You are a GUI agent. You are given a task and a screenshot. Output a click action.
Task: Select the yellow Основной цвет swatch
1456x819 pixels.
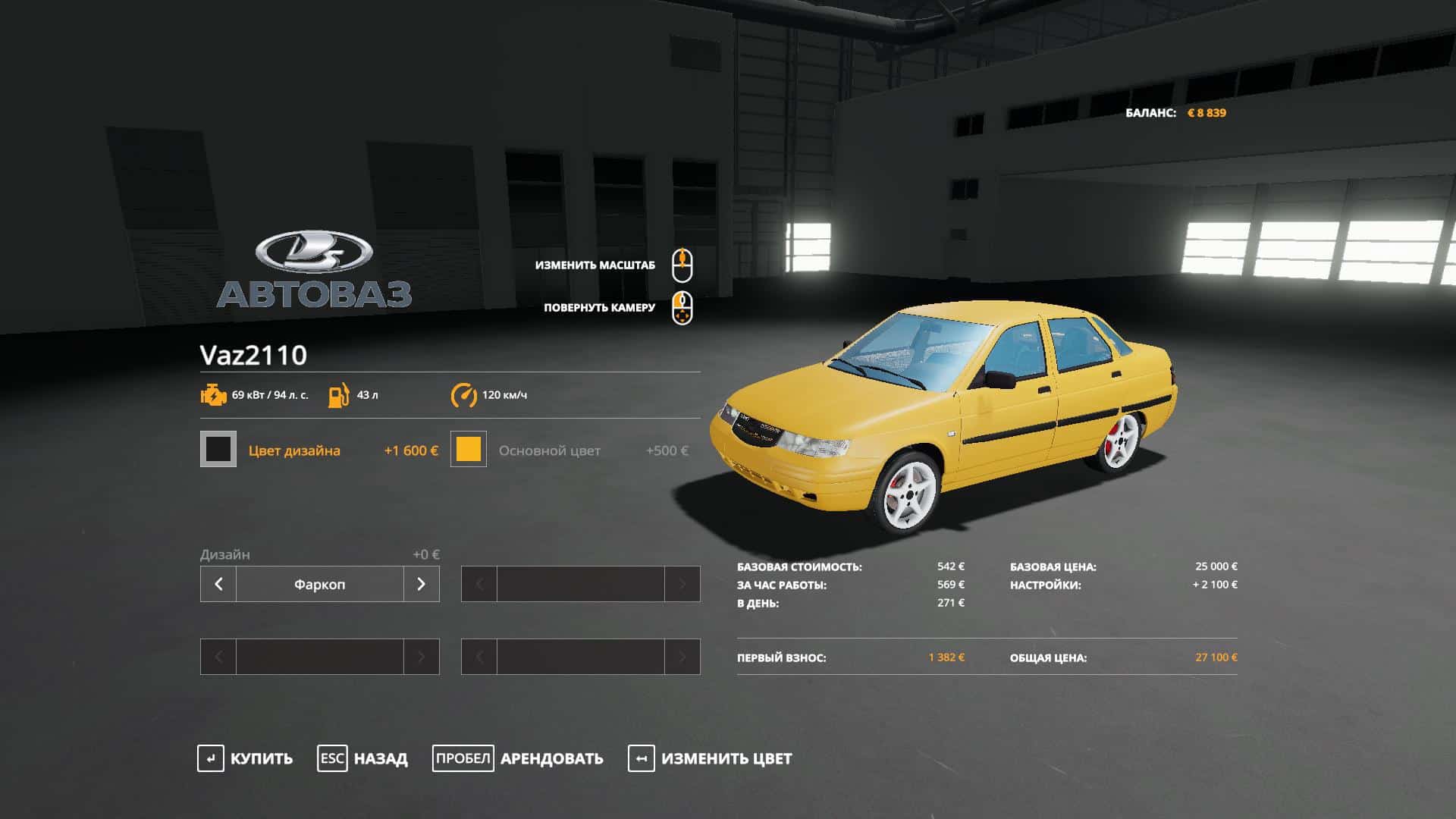[x=469, y=450]
